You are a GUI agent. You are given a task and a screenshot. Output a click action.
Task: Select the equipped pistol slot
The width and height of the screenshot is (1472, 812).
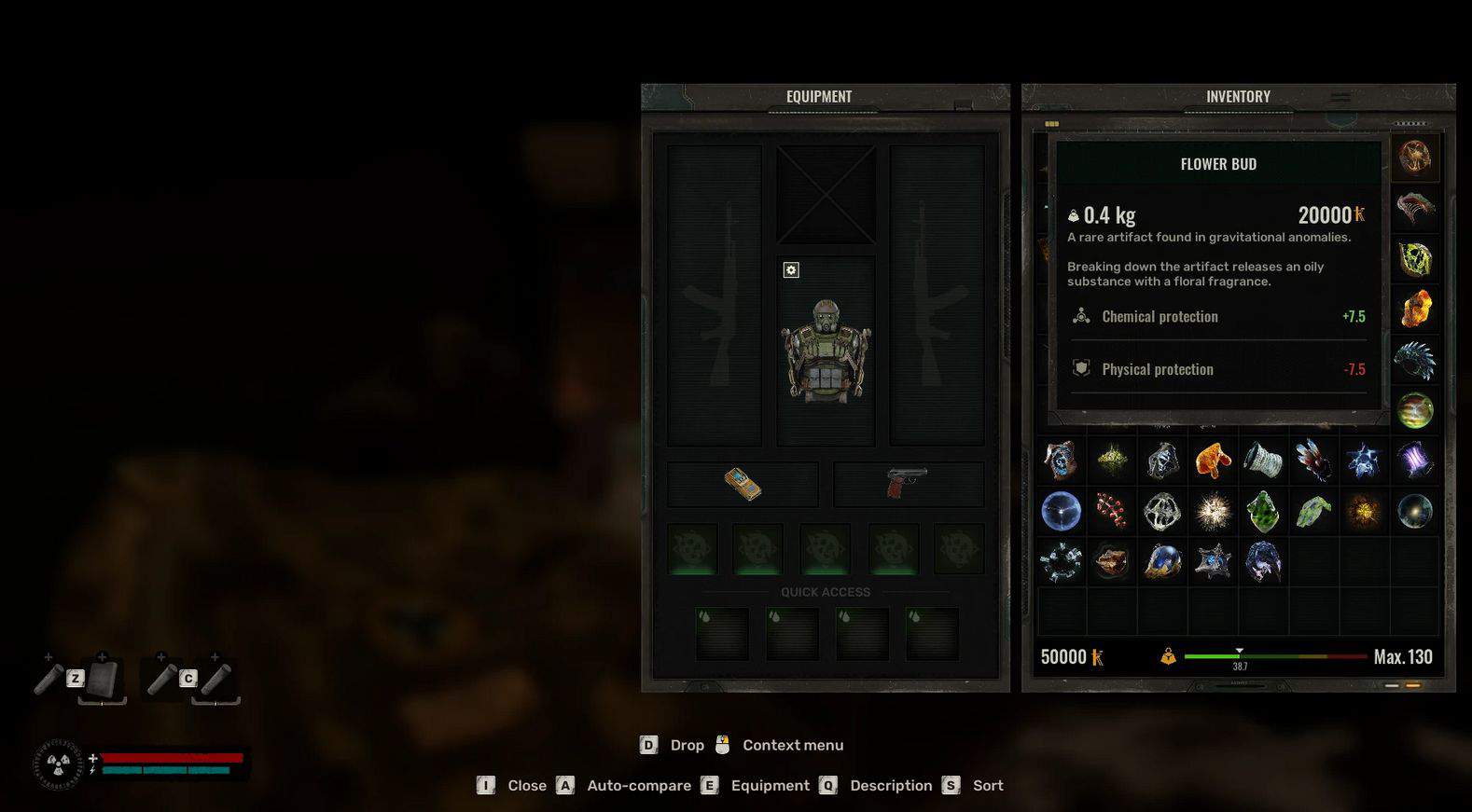pyautogui.click(x=907, y=483)
